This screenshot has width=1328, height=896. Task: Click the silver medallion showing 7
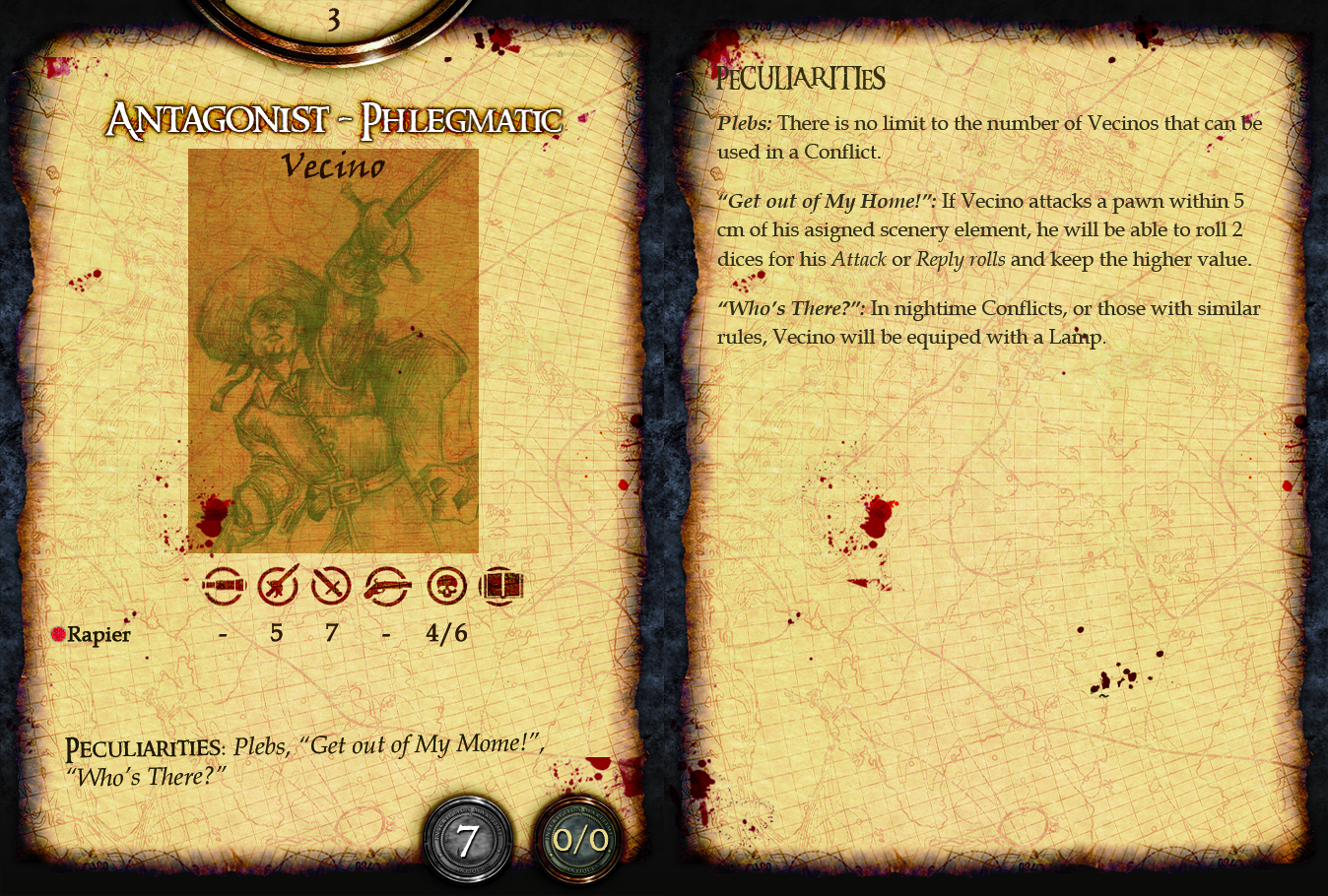(468, 841)
